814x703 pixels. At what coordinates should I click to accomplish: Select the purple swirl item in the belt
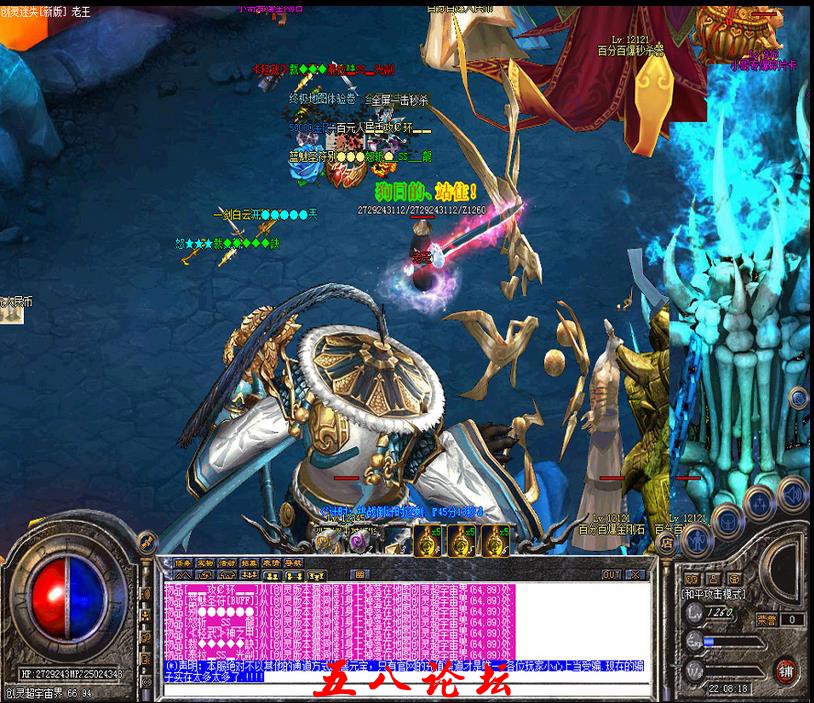click(x=357, y=542)
